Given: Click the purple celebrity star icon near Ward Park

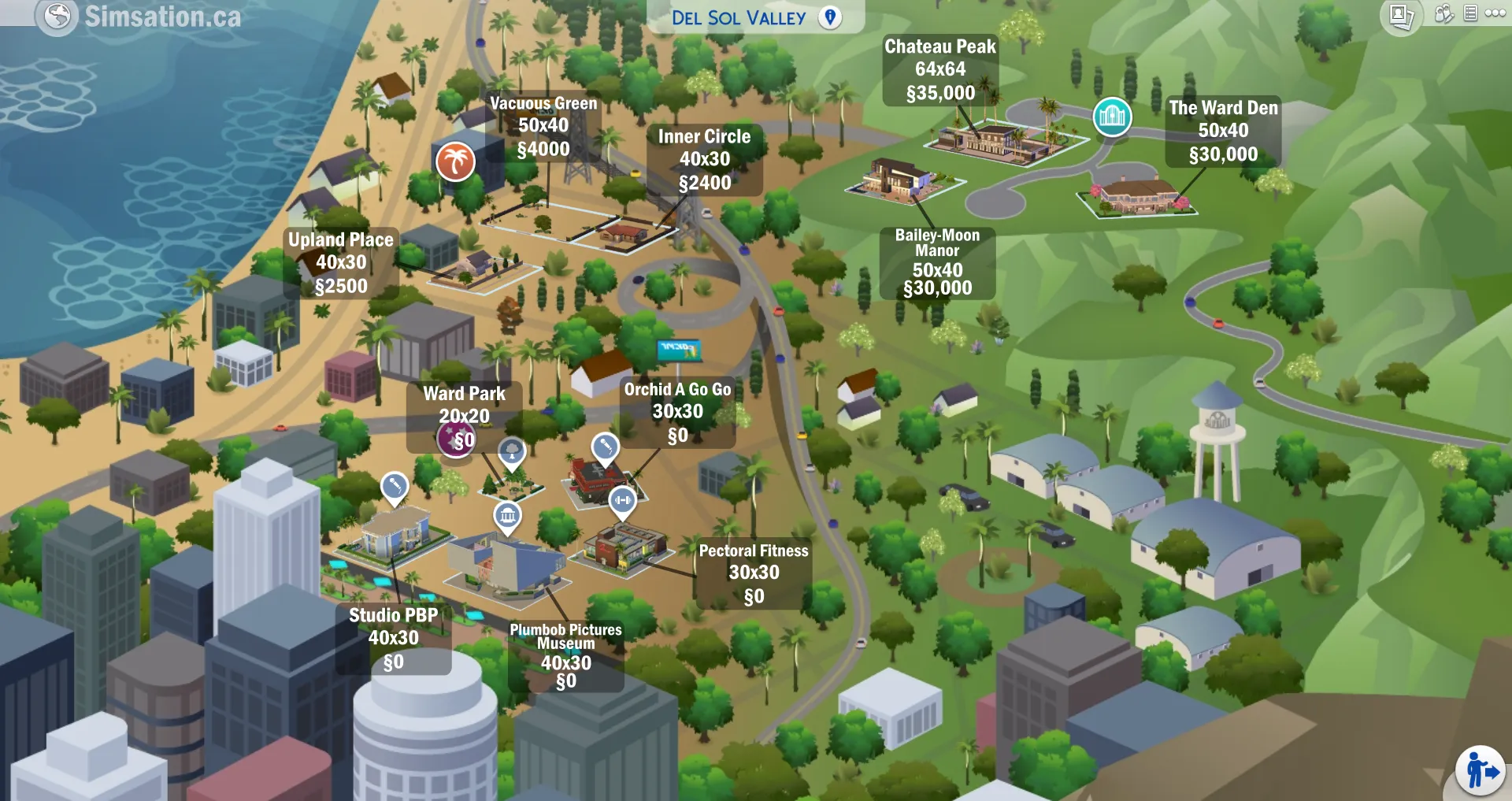Looking at the screenshot, I should click(x=457, y=441).
